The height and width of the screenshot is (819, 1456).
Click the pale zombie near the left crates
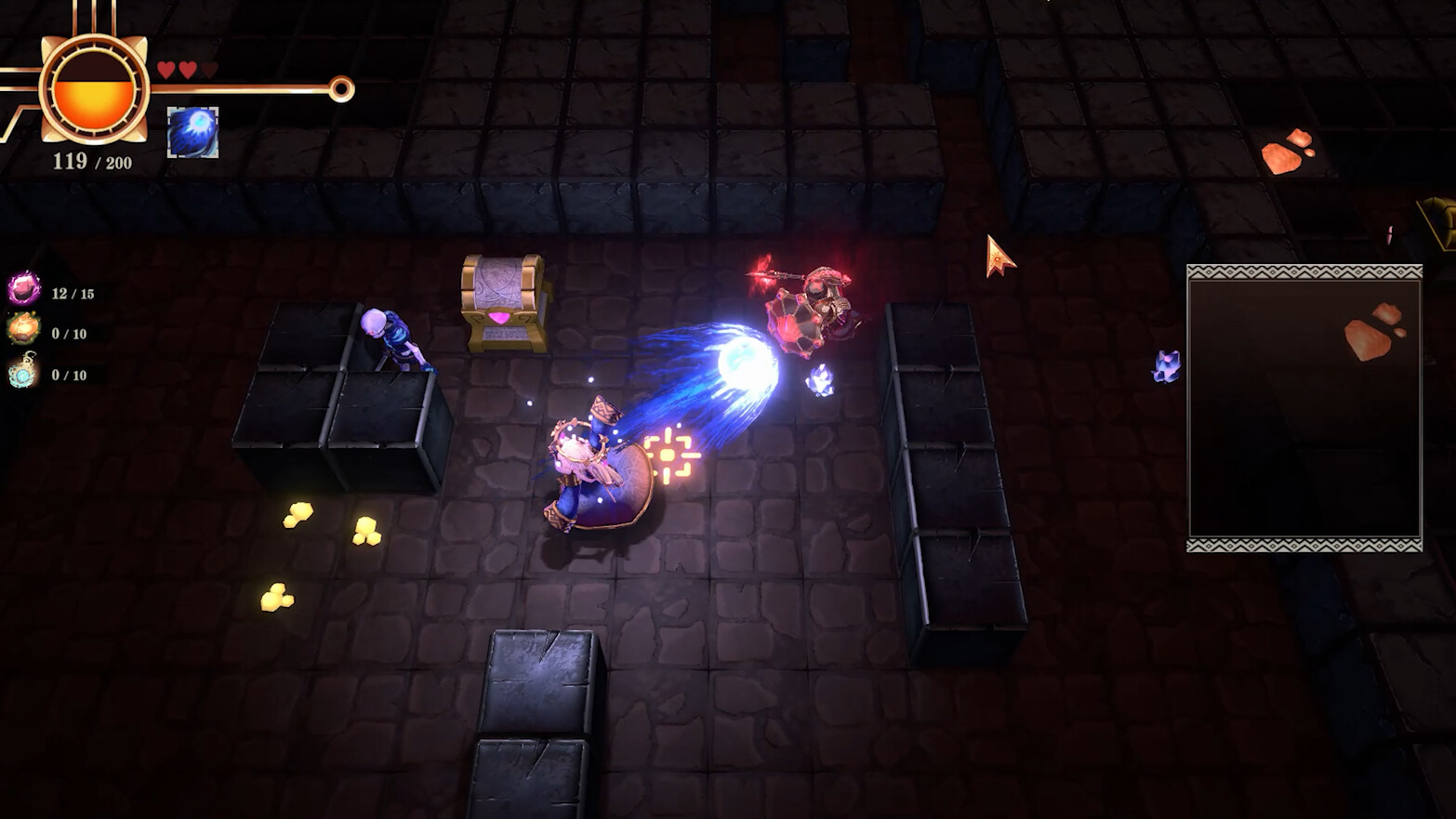coord(390,339)
